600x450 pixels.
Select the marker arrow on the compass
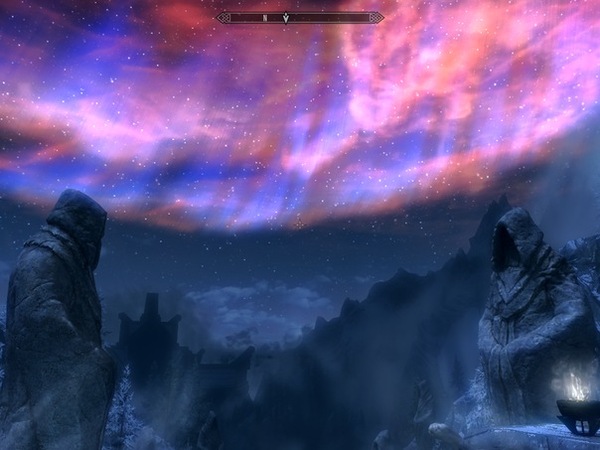pyautogui.click(x=287, y=17)
